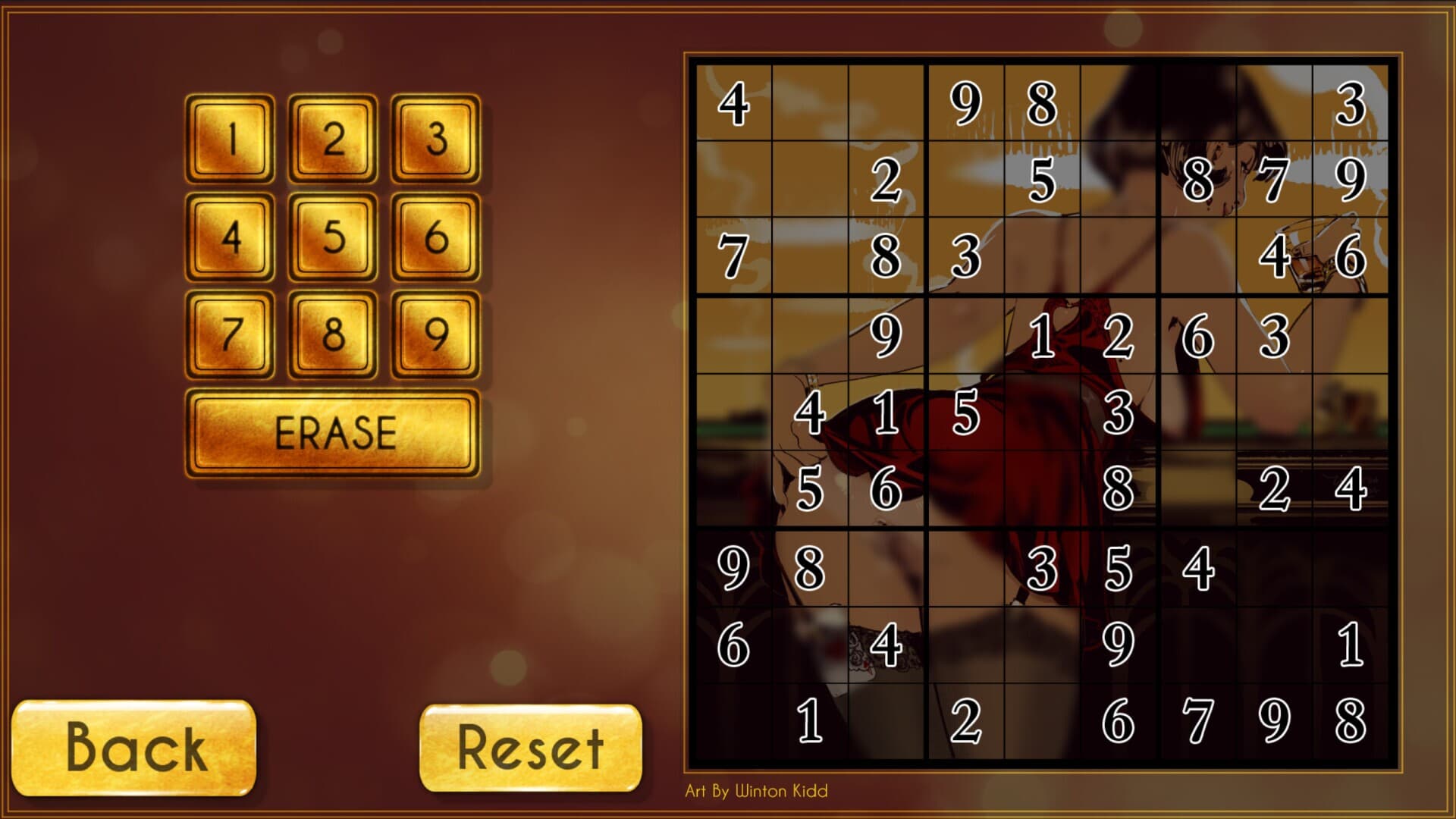The height and width of the screenshot is (819, 1456).
Task: Select the cell containing 4 in the top-left corner
Action: click(x=734, y=102)
